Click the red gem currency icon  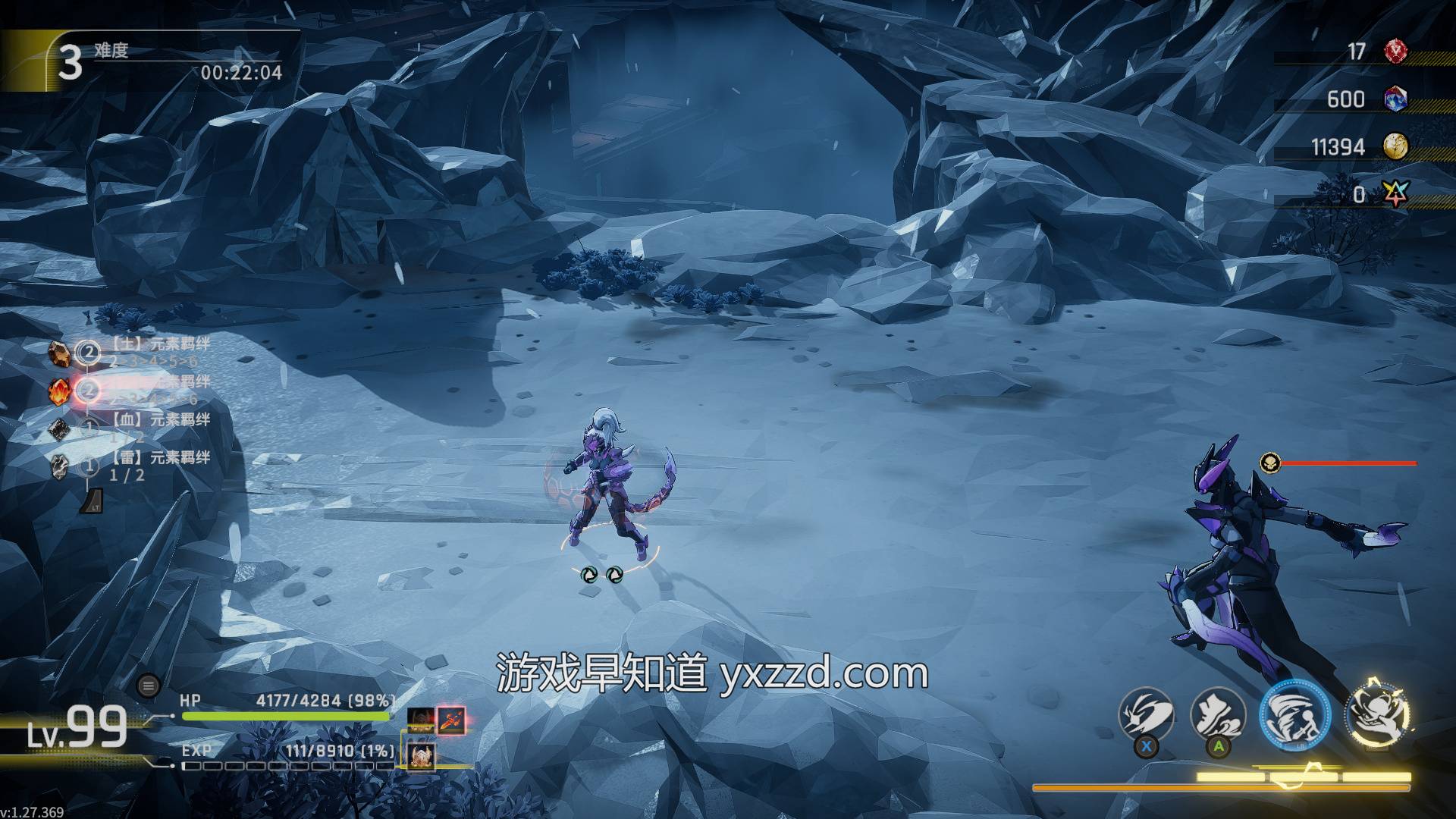click(x=1395, y=52)
